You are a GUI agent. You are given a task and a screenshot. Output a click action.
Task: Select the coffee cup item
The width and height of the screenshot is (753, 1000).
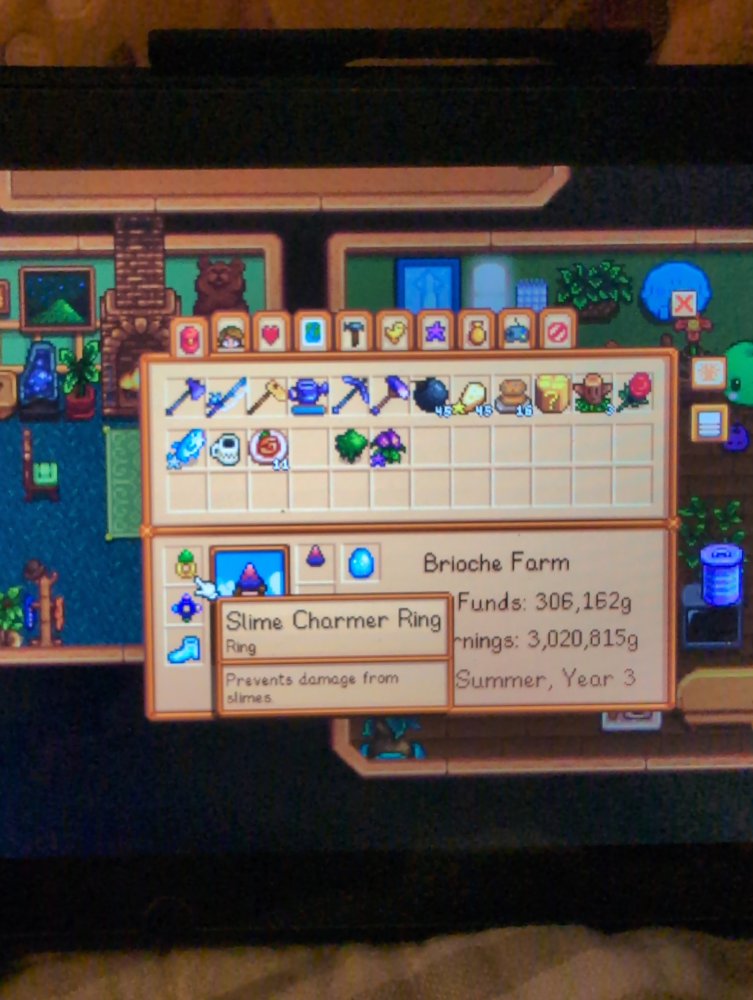[x=226, y=447]
